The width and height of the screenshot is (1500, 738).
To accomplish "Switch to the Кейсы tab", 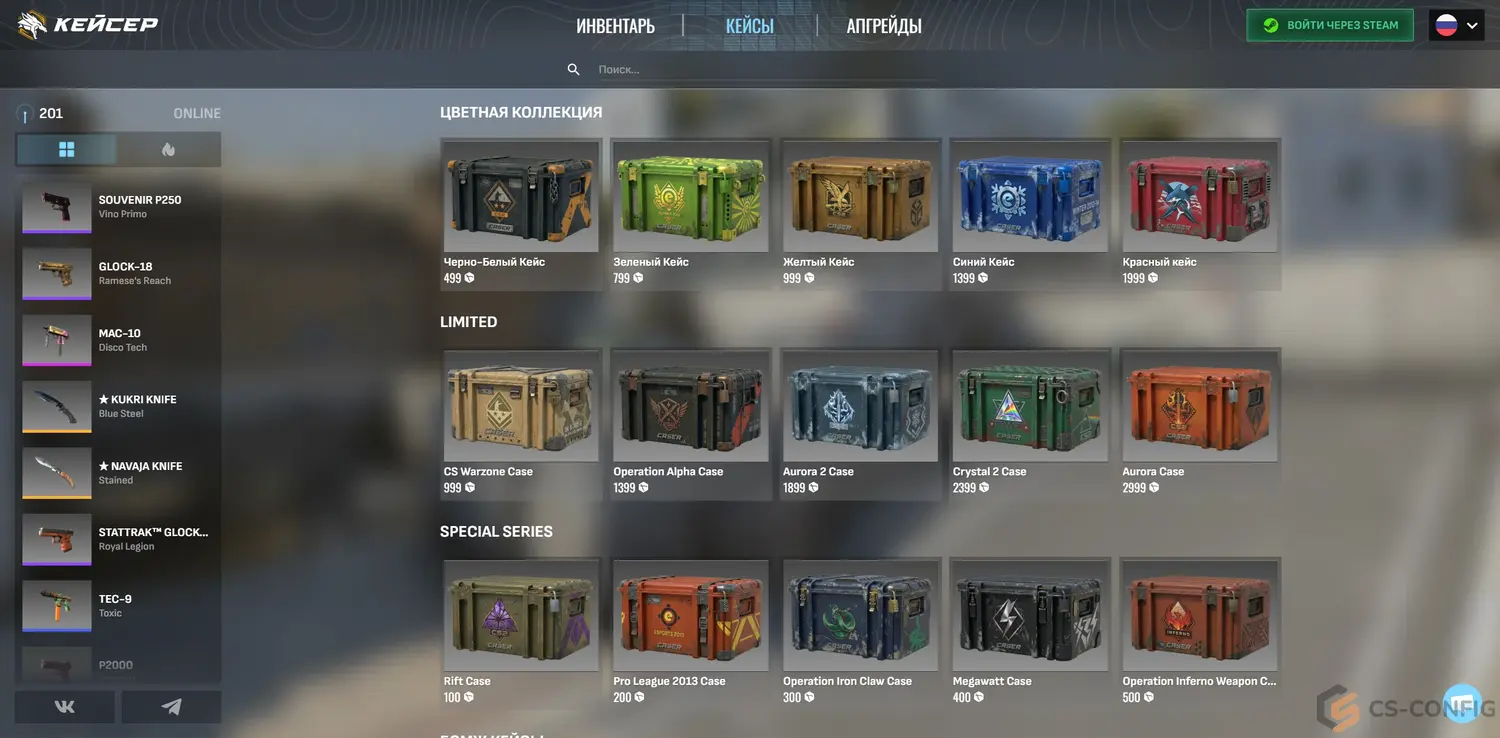I will coord(749,26).
